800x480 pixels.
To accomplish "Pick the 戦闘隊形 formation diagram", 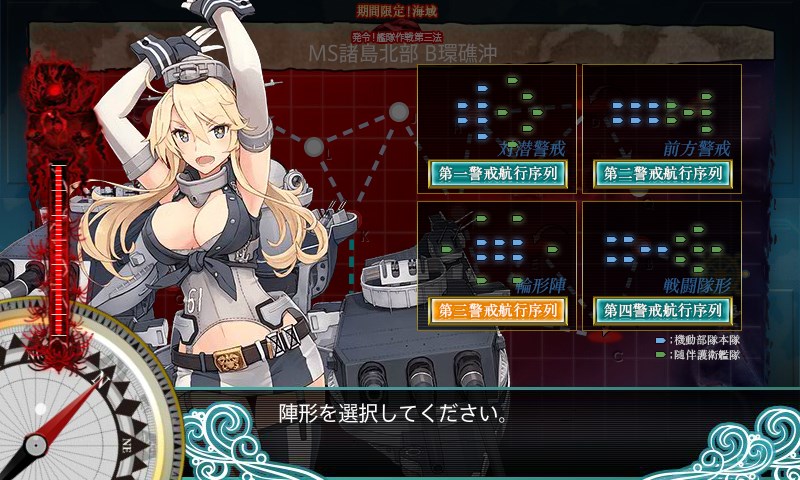I will click(x=662, y=246).
